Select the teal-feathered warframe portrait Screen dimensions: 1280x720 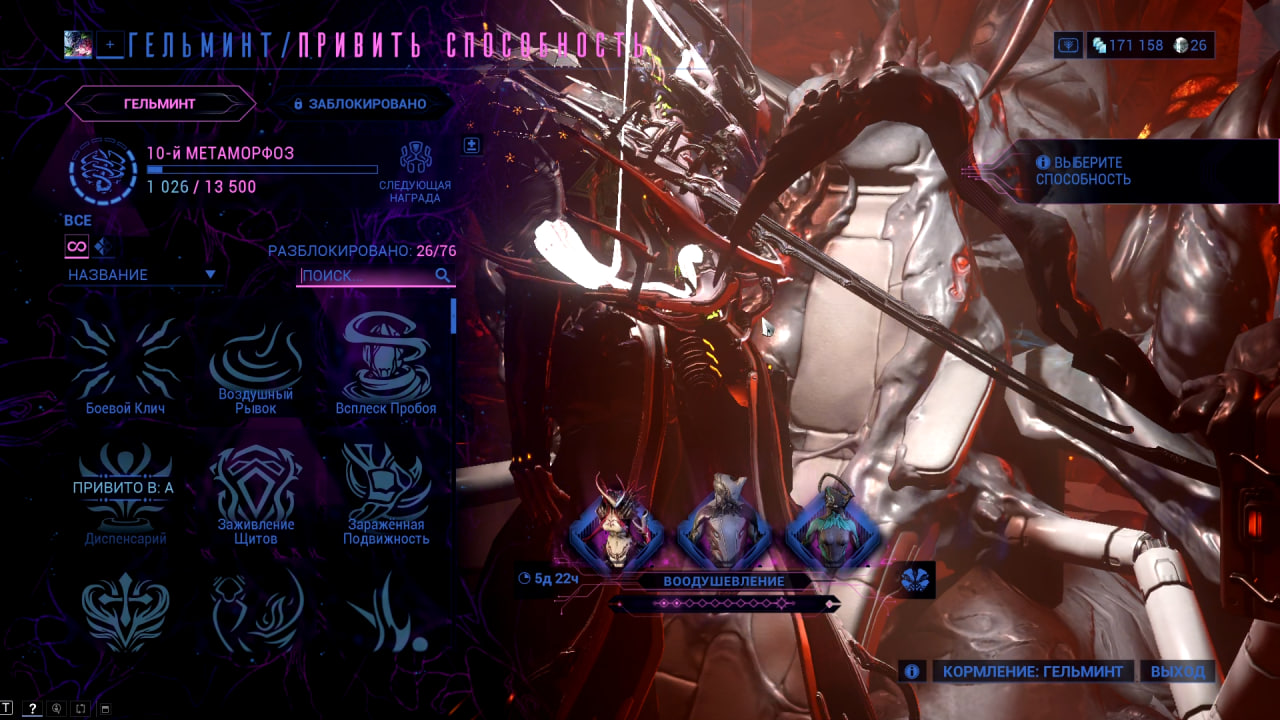[833, 523]
